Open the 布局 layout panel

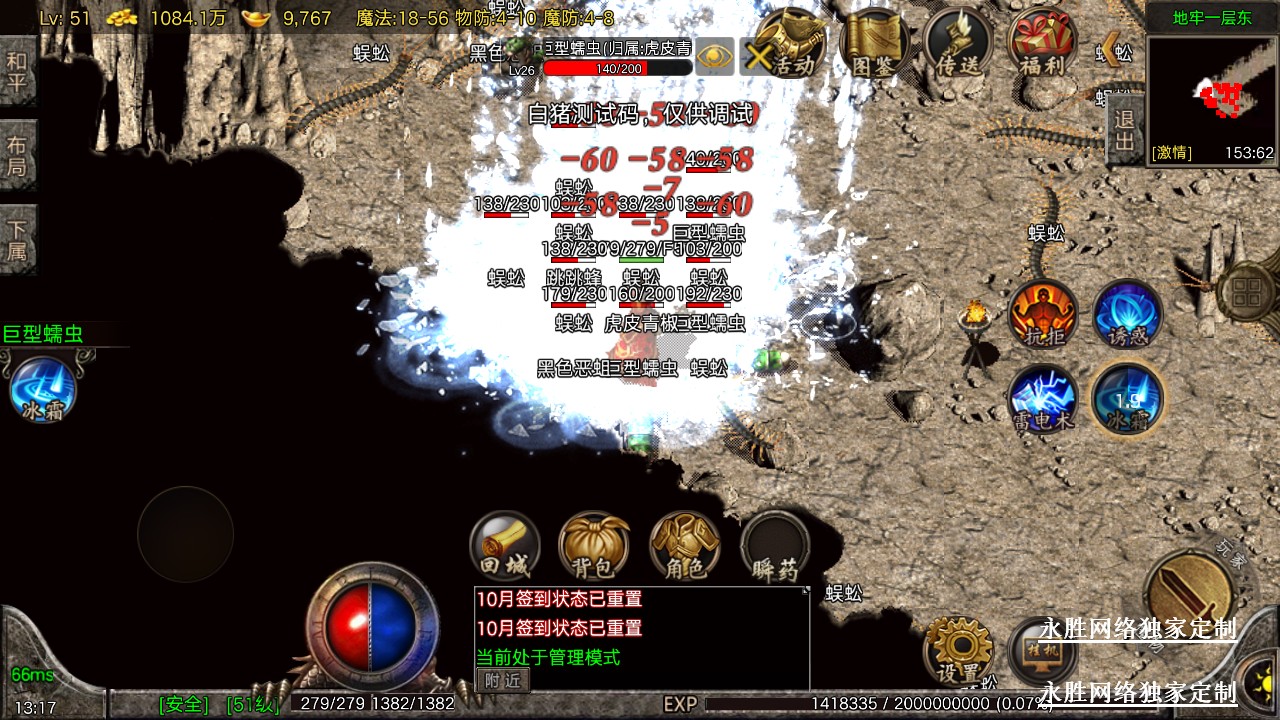click(x=17, y=155)
